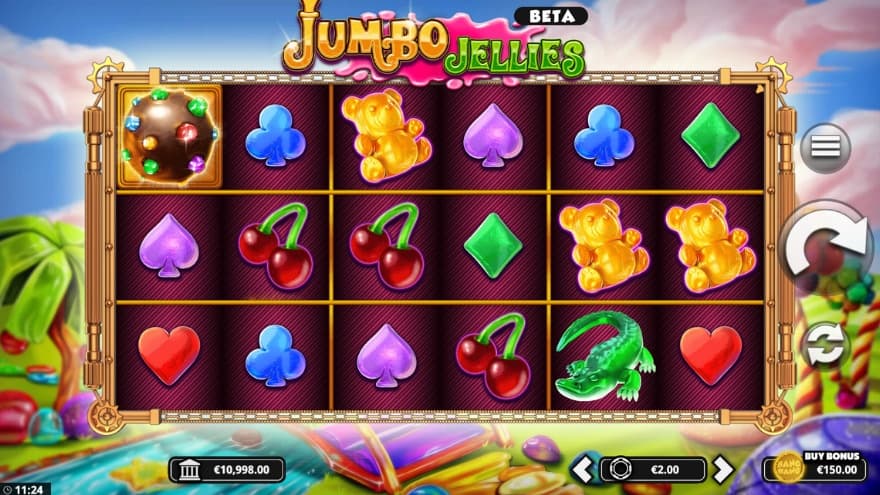The height and width of the screenshot is (495, 880).
Task: Toggle the autoplay button
Action: [825, 345]
